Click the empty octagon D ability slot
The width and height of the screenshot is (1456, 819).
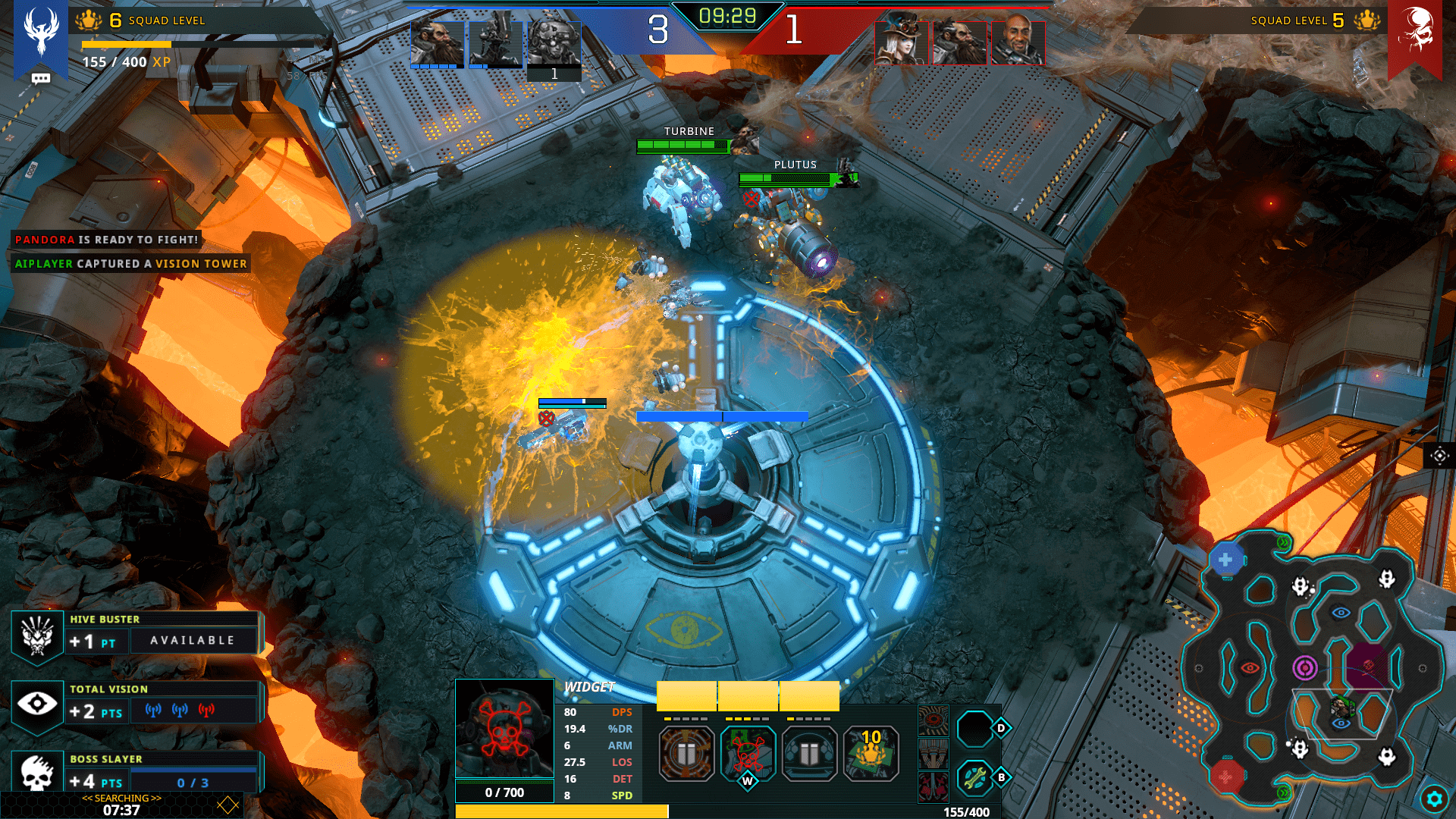(975, 729)
